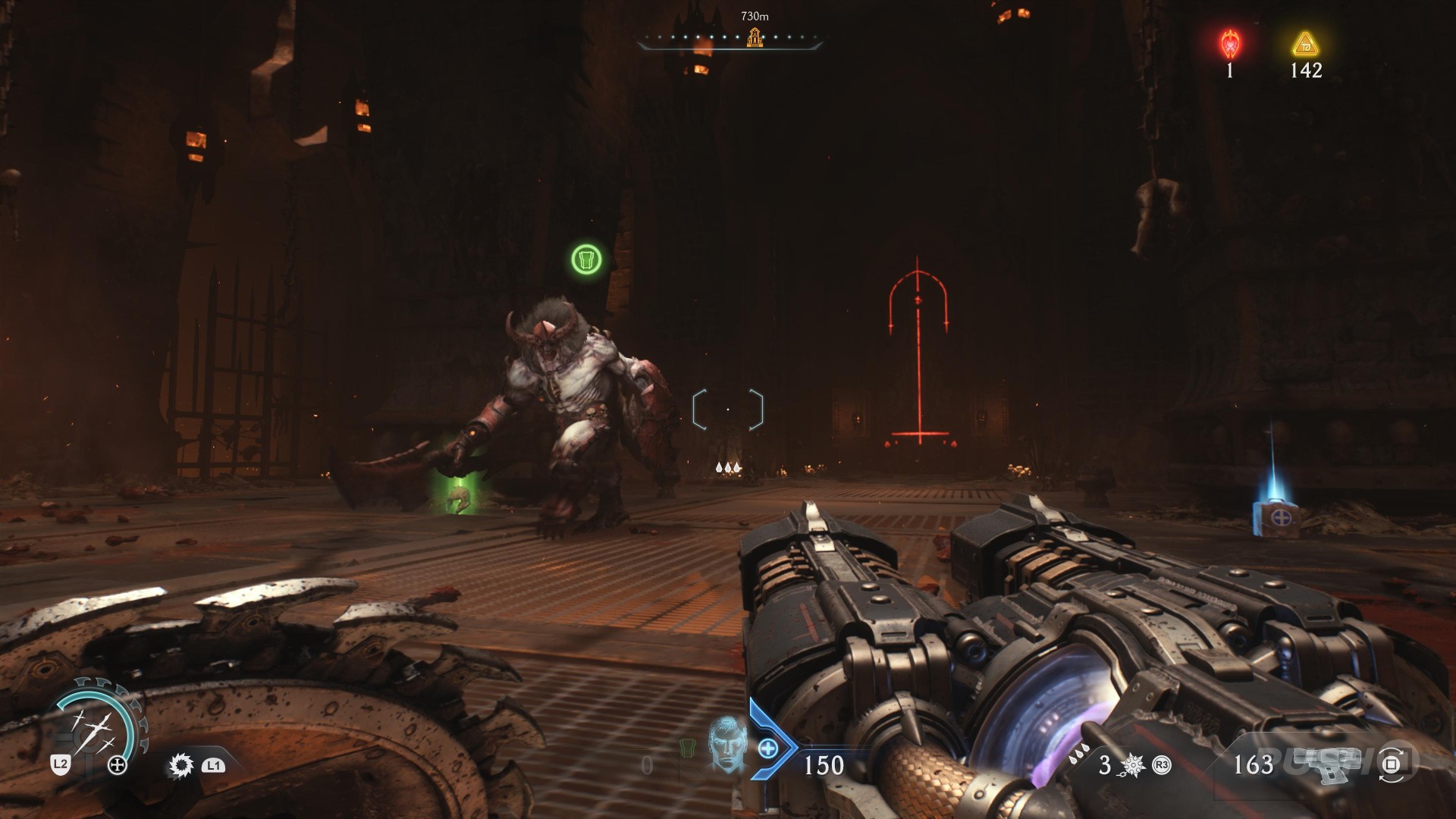1456x819 pixels.
Task: Click the green armor pickup marker
Action: [586, 259]
